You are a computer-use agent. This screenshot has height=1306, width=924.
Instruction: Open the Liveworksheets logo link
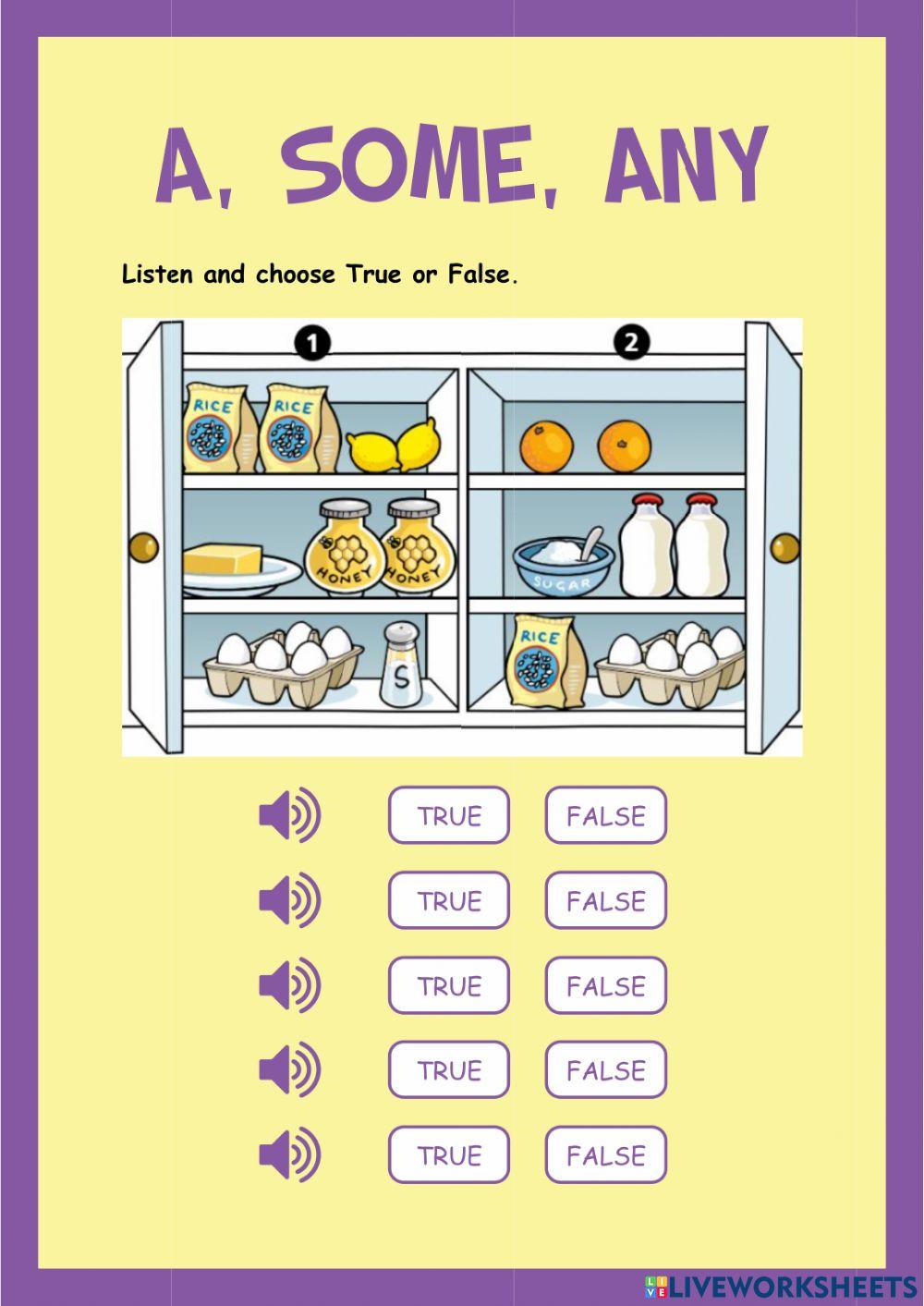pos(781,1287)
